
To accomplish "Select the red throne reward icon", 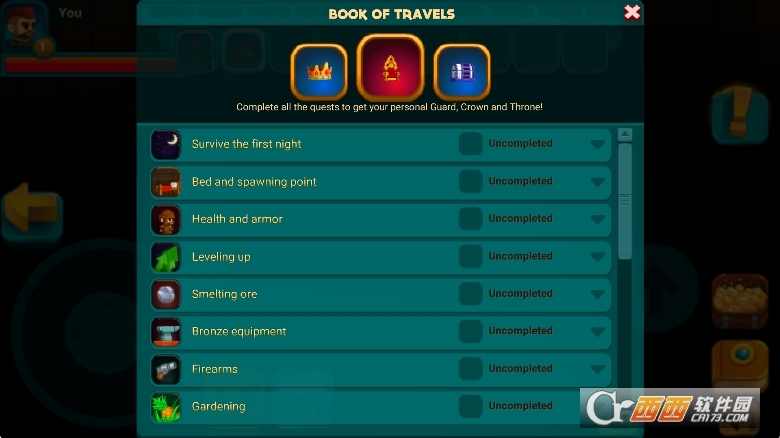I will [x=391, y=68].
